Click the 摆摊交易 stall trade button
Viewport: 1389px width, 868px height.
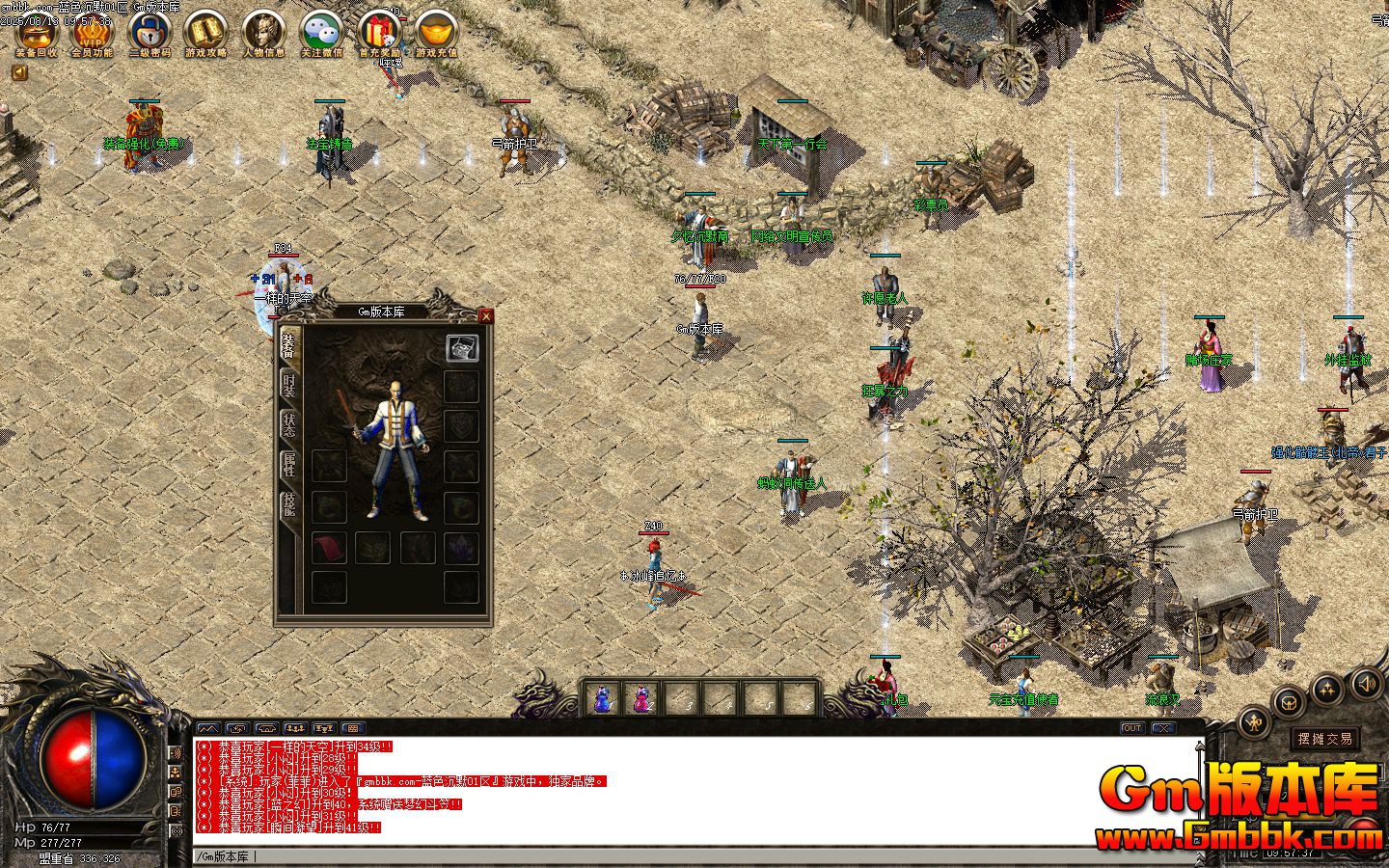(1325, 739)
